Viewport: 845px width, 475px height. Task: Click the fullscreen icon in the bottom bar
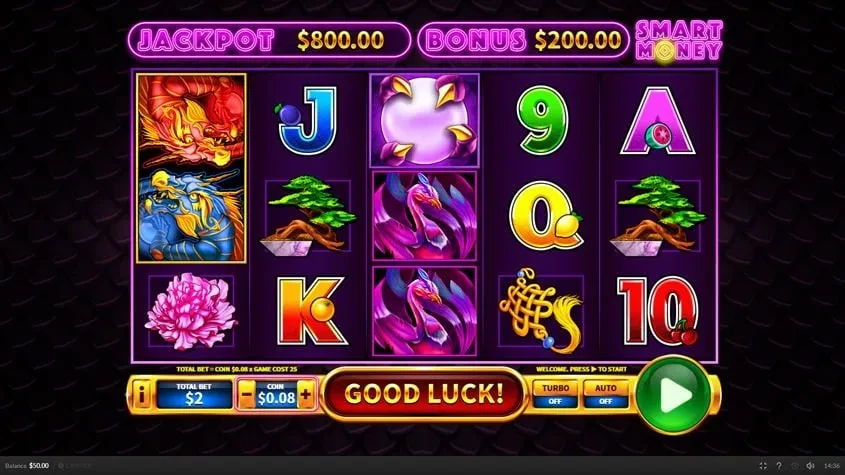763,466
